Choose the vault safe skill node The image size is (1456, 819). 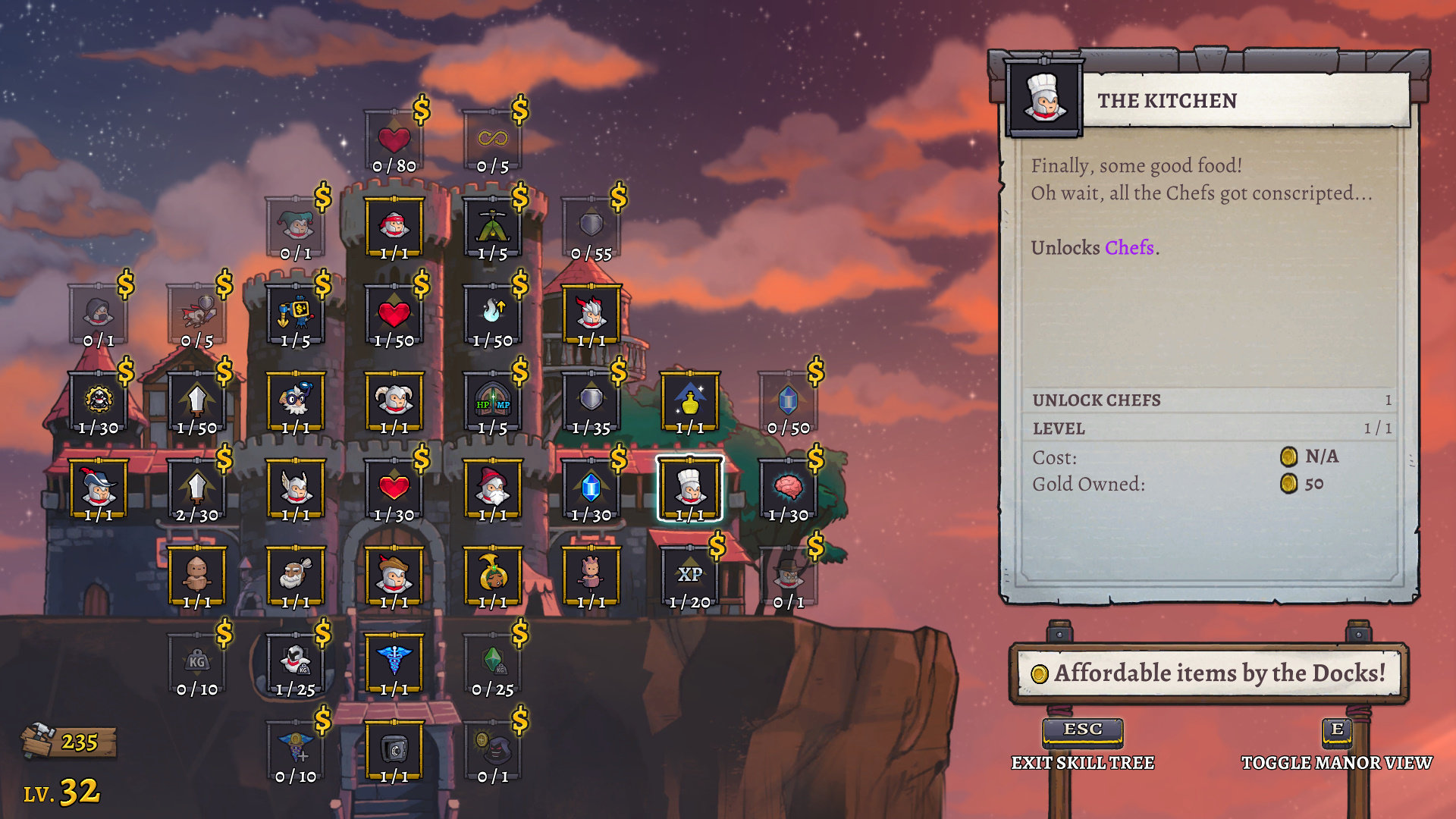[x=394, y=749]
